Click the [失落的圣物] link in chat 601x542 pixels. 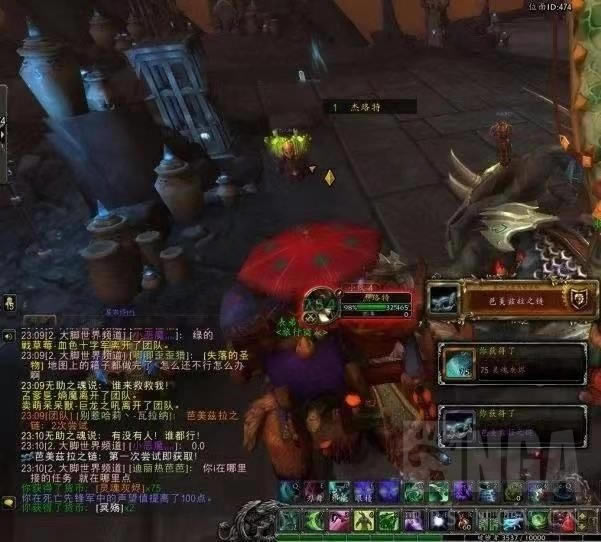tap(226, 354)
